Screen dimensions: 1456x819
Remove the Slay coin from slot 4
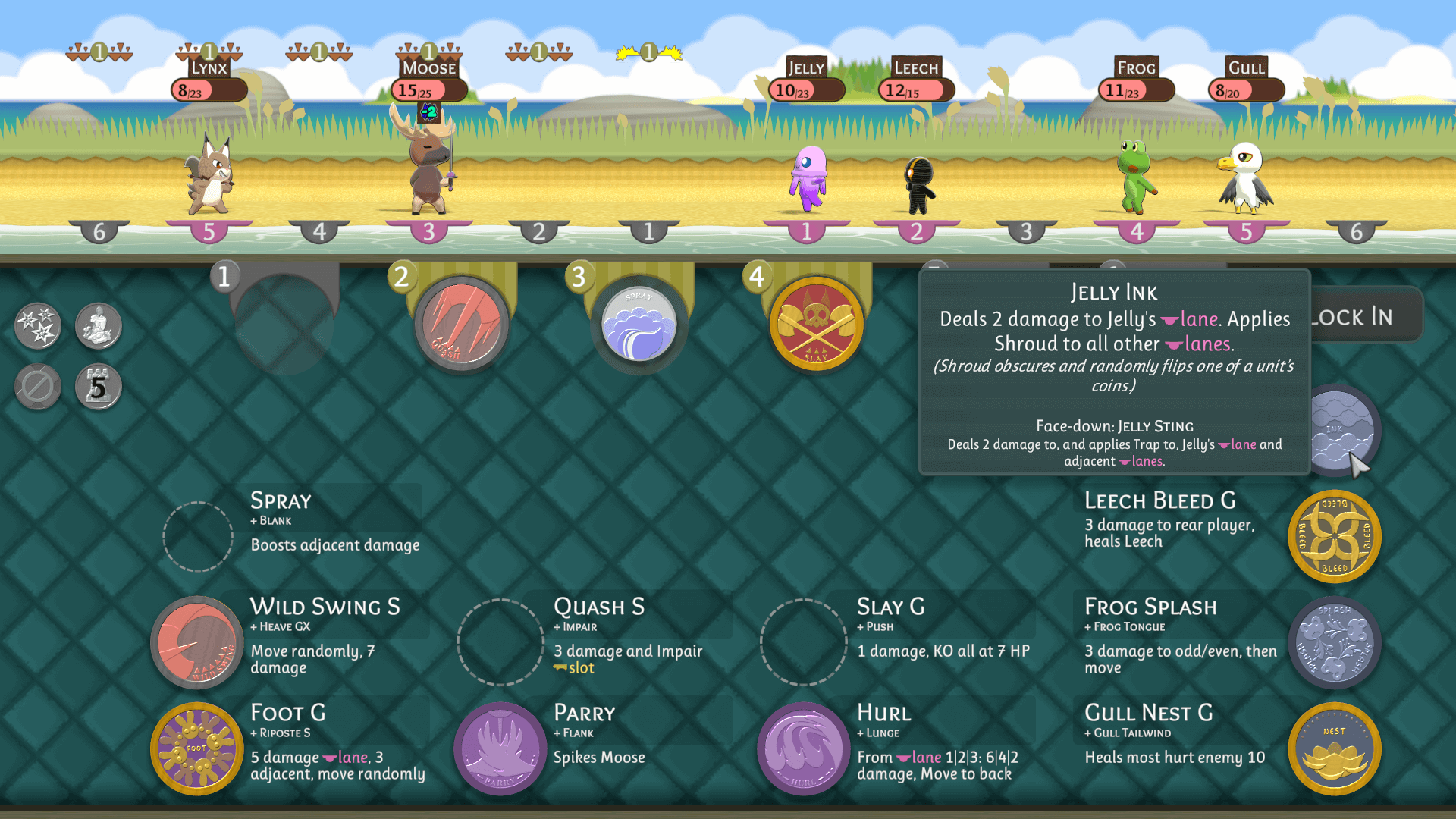[x=817, y=324]
